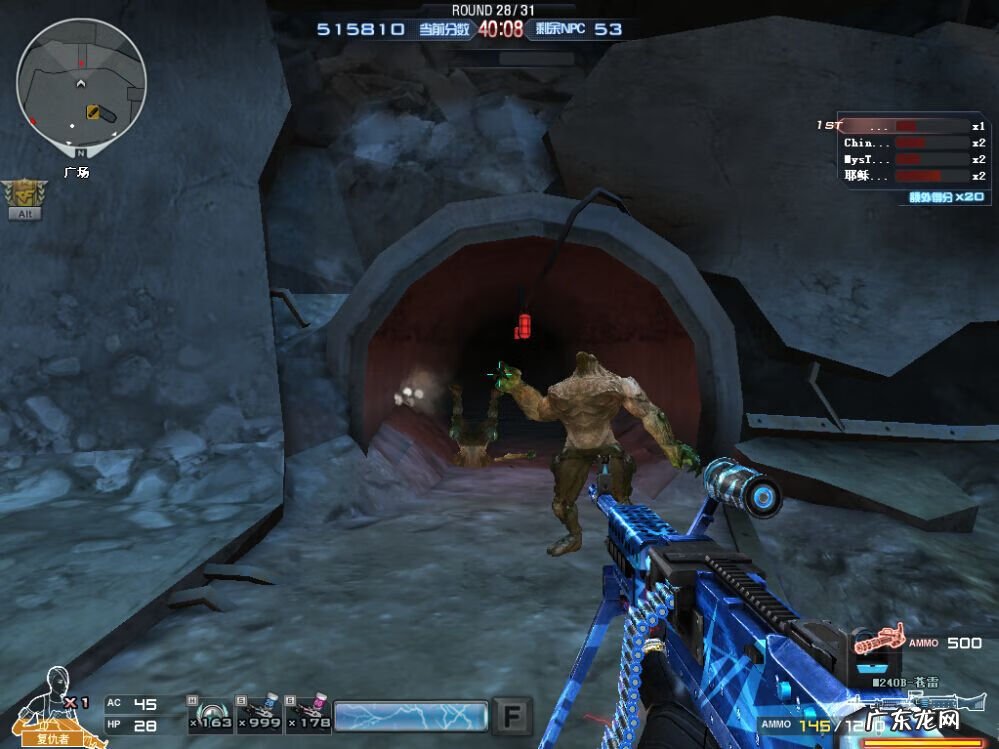
Task: Use the item slot with 163 count
Action: 210,714
